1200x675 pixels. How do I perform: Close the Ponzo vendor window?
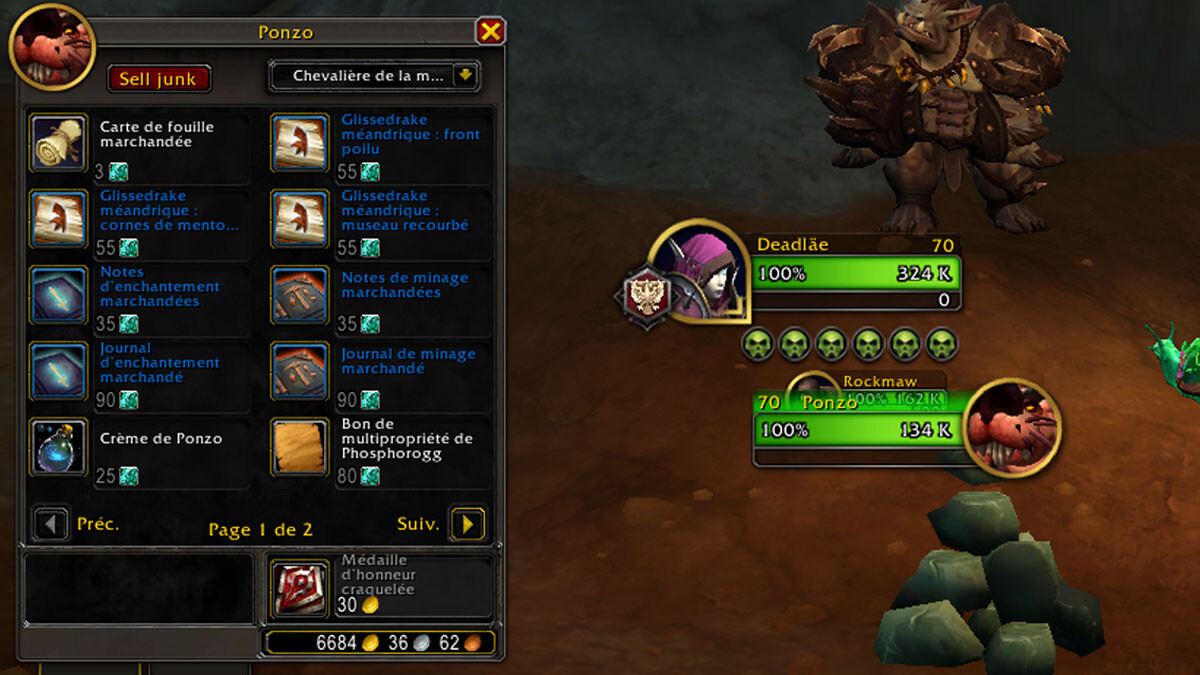tap(490, 32)
